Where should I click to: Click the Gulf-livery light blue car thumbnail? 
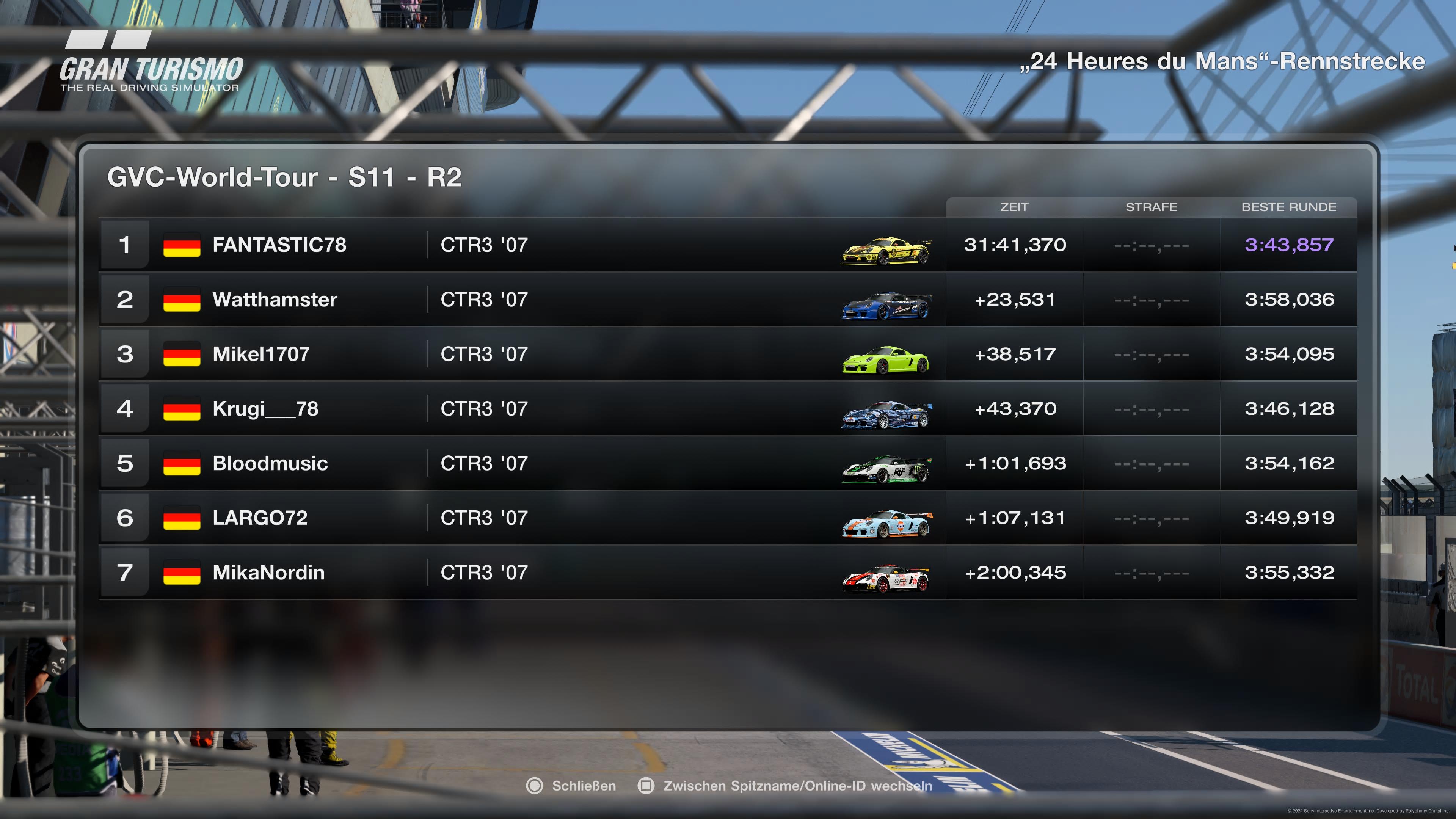[886, 523]
